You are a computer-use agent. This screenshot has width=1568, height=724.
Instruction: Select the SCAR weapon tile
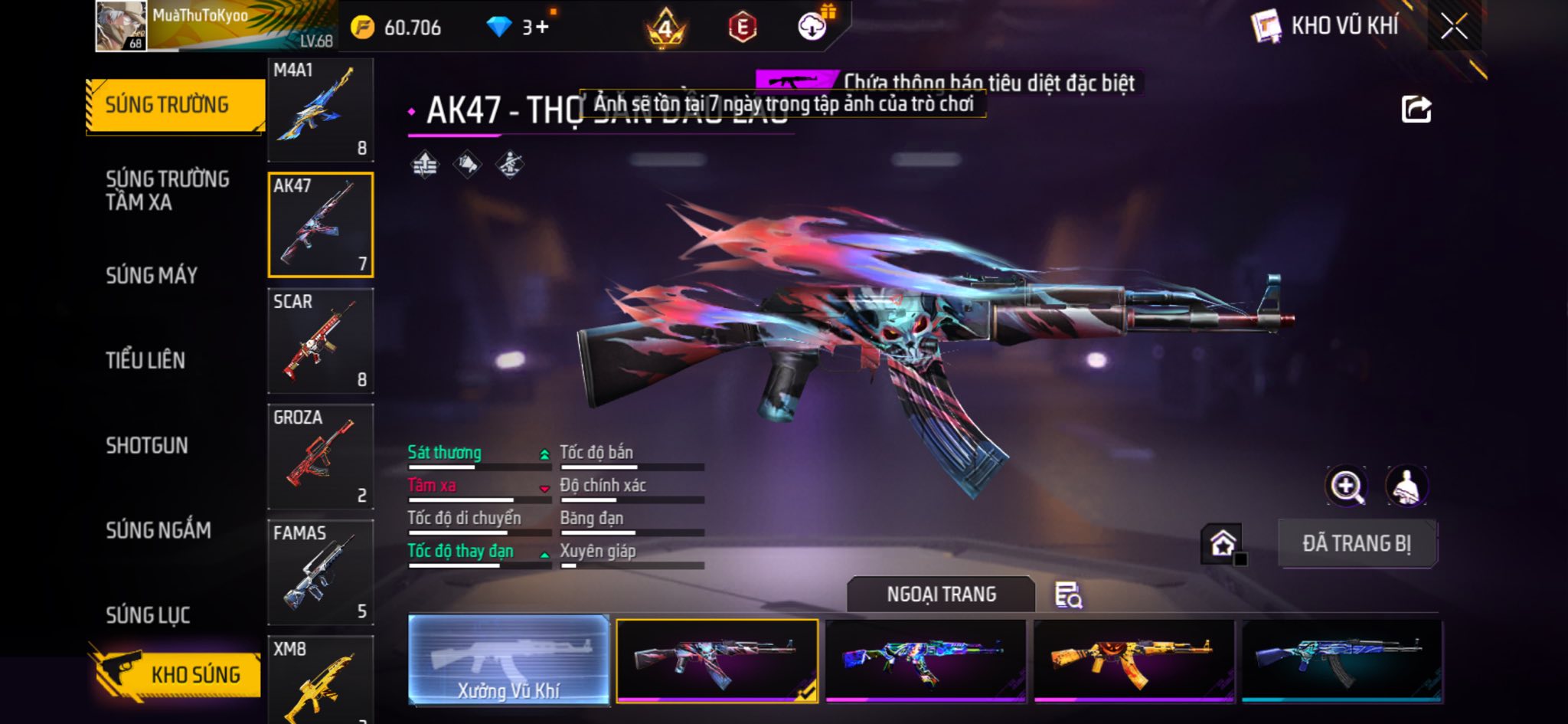tap(320, 341)
